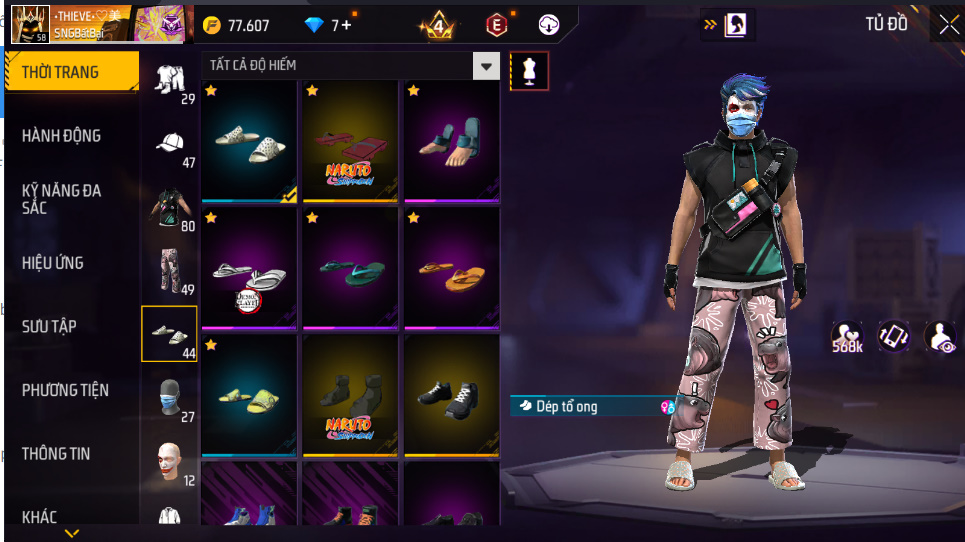Go to the Sưu Tập tab
Screen dimensions: 965x542
(50, 326)
